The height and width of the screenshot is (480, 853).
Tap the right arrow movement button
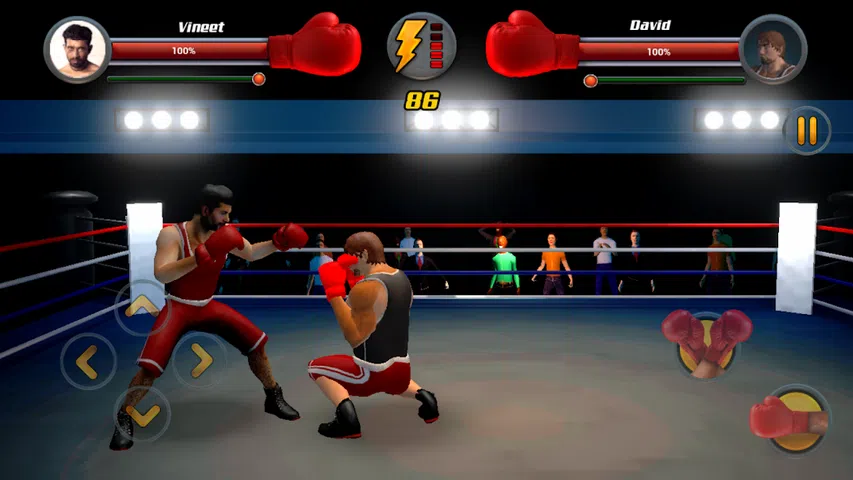click(x=200, y=360)
